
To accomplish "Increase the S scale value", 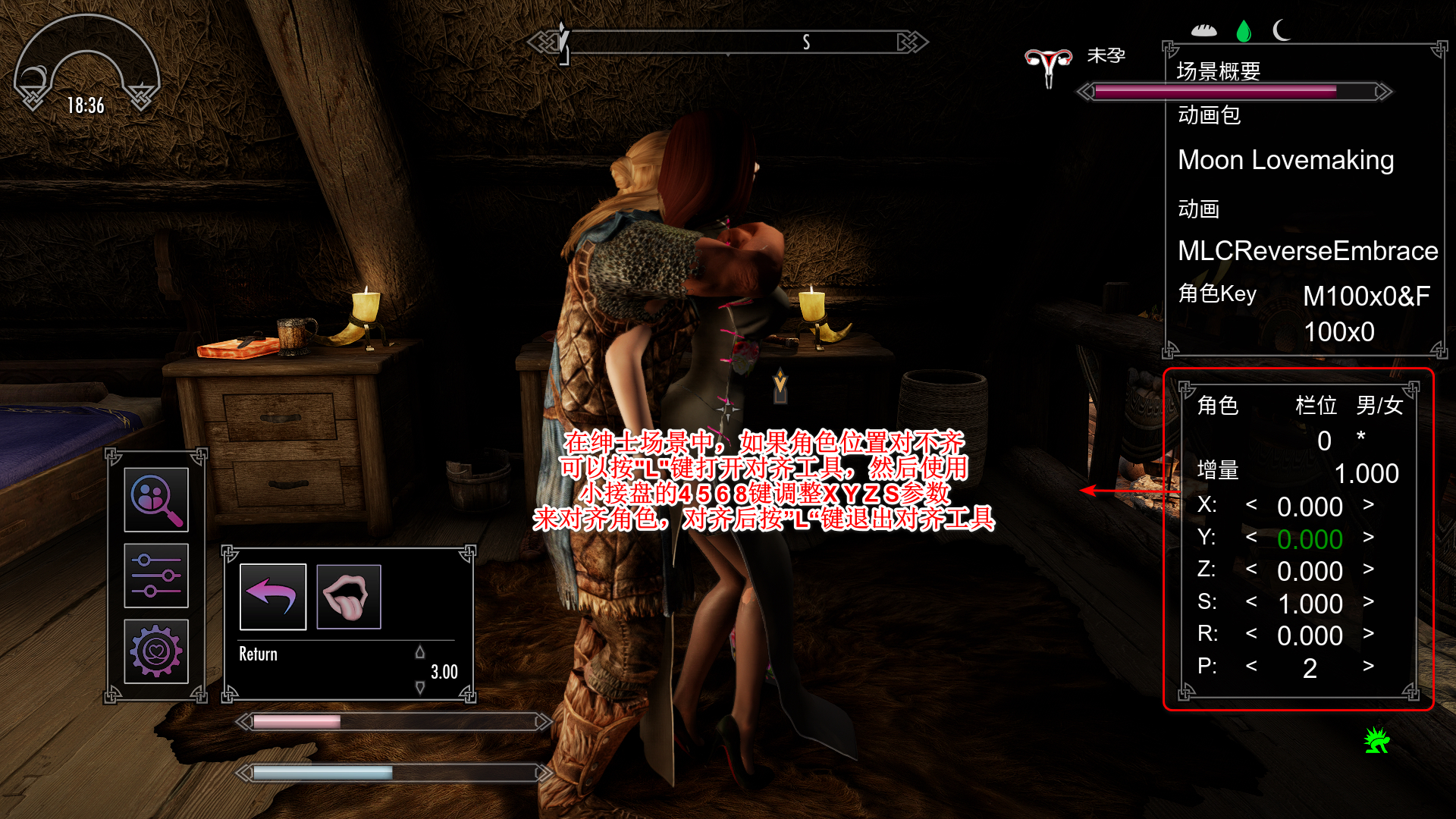I will [x=1368, y=602].
